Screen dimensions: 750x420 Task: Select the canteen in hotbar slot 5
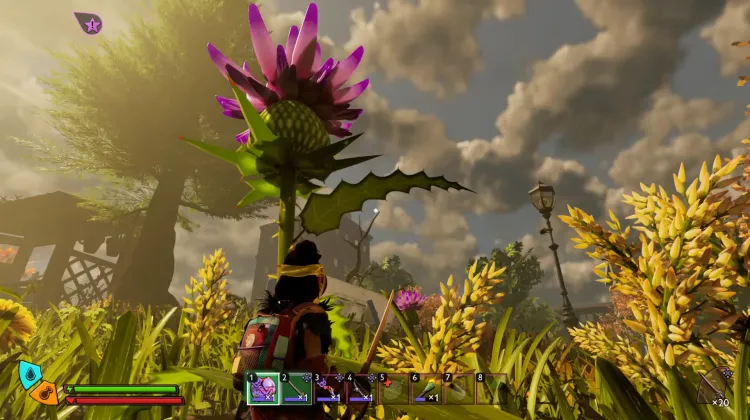tap(394, 389)
